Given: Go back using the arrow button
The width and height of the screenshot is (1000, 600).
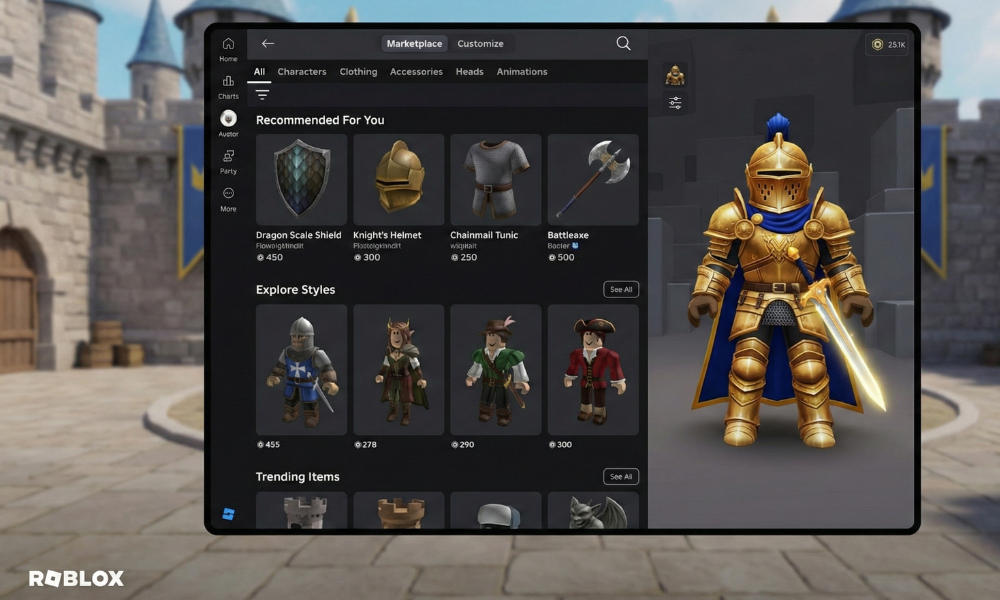Looking at the screenshot, I should [x=267, y=44].
